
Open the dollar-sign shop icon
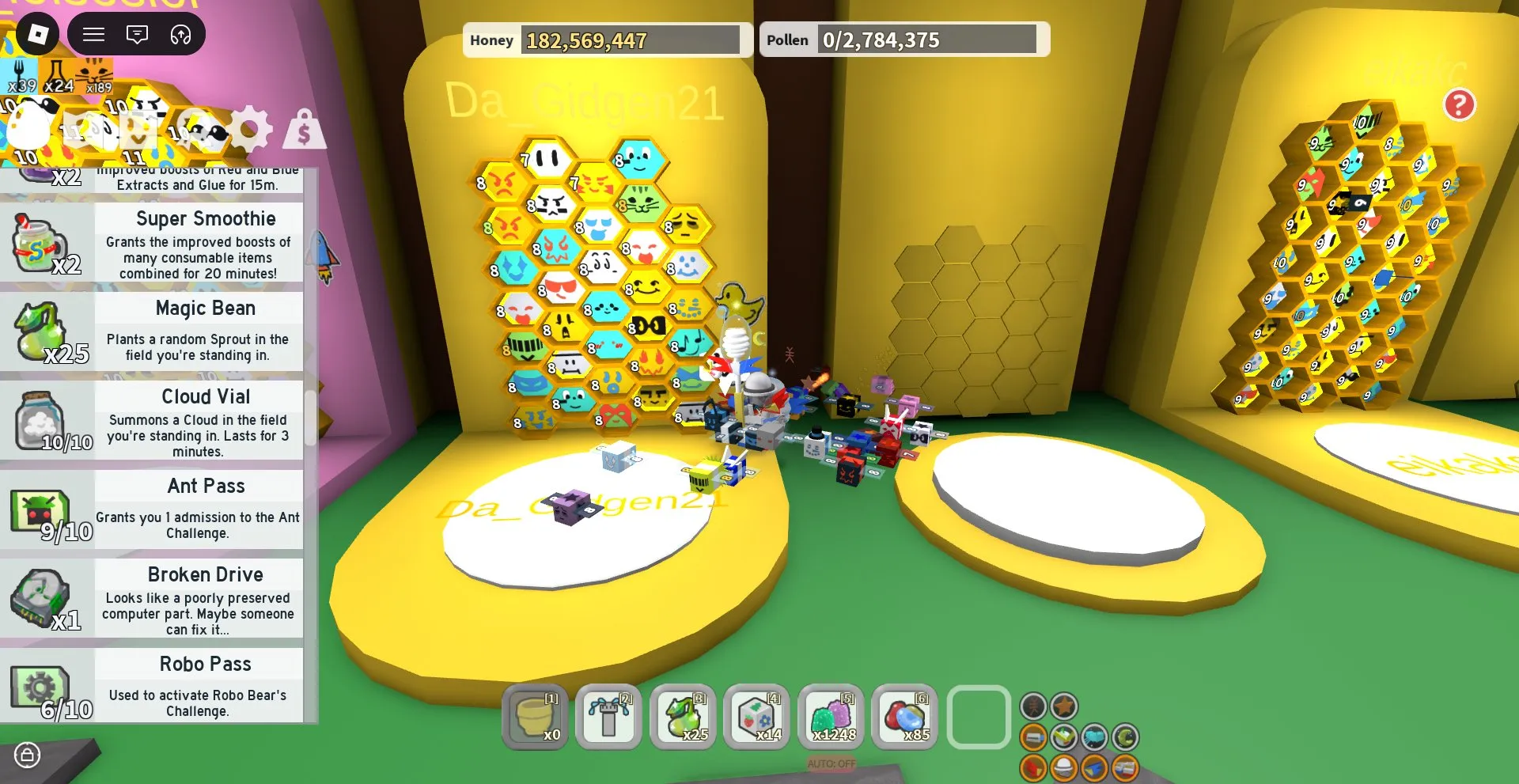305,129
